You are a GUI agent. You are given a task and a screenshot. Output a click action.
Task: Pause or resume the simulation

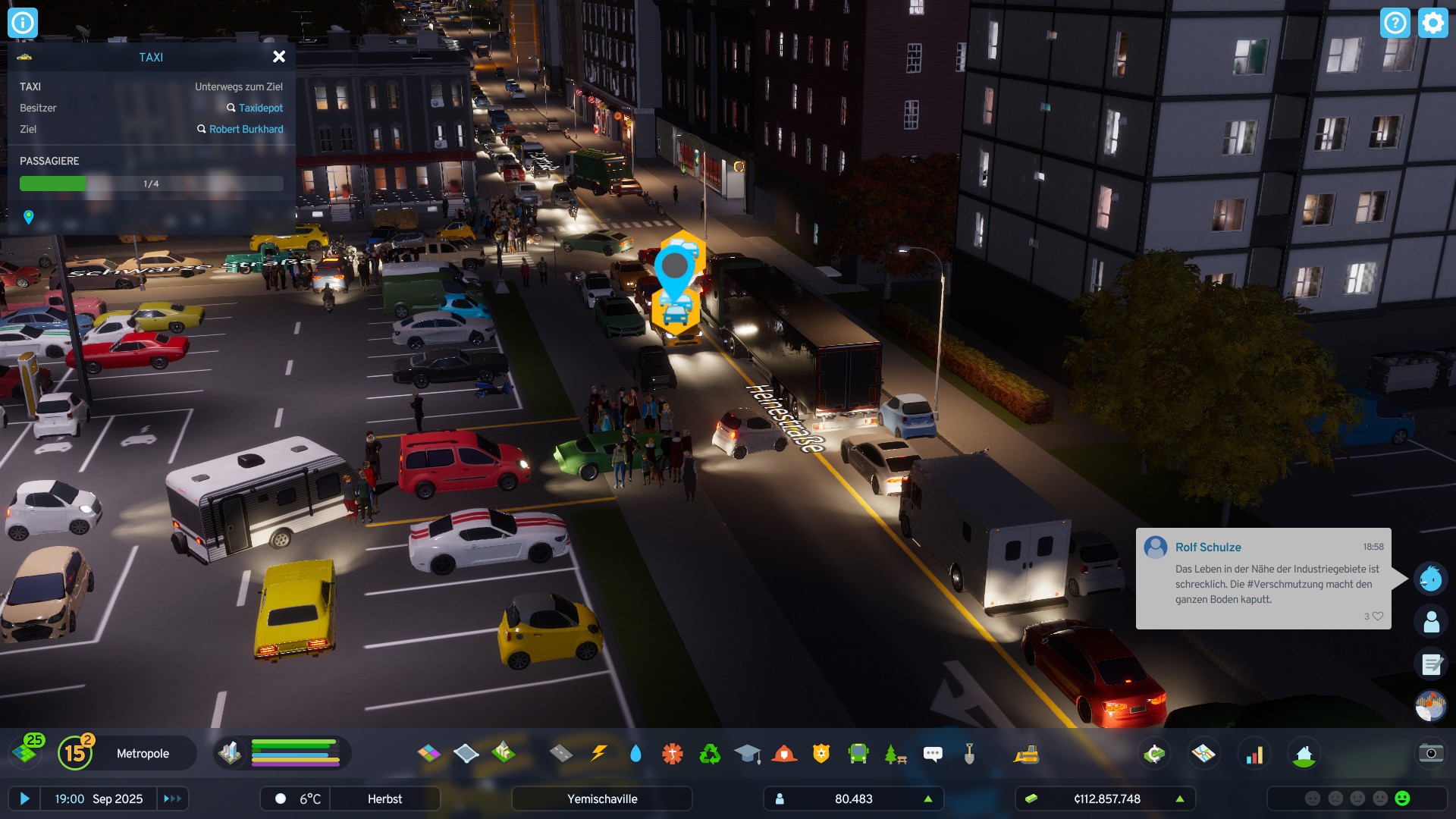coord(25,799)
